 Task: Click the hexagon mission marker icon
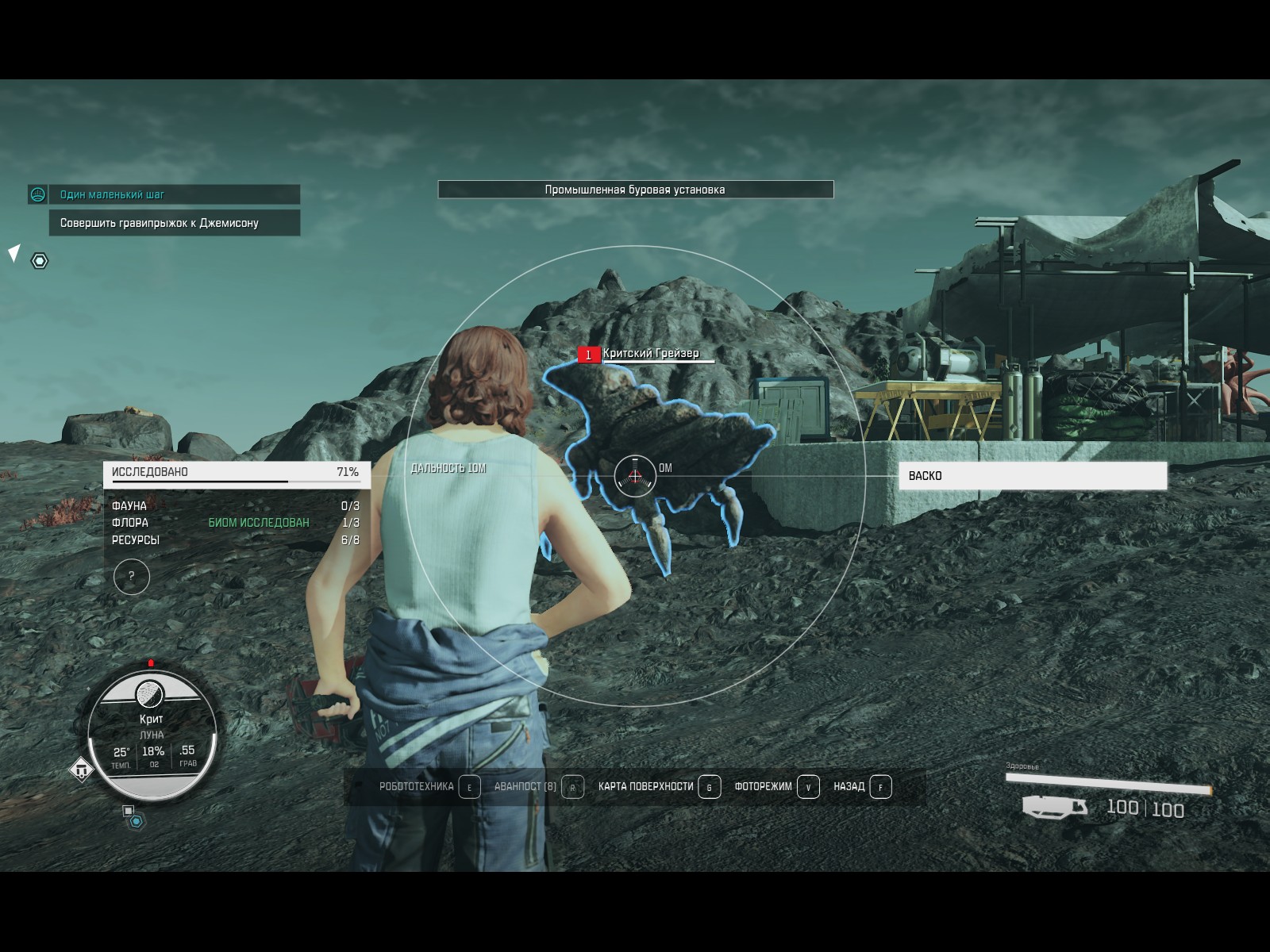tap(40, 261)
